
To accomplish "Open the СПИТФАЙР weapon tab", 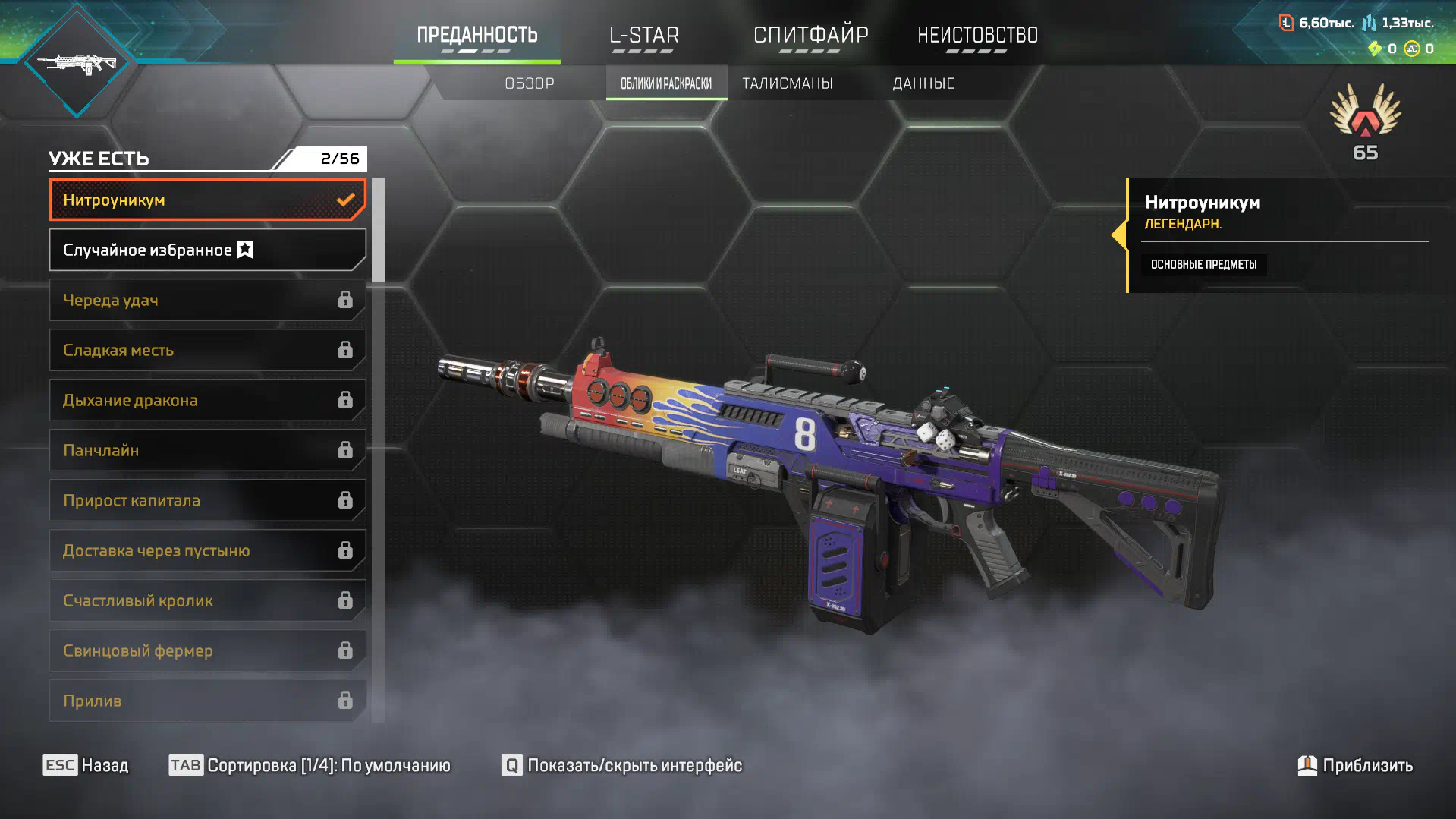I will 810,36.
